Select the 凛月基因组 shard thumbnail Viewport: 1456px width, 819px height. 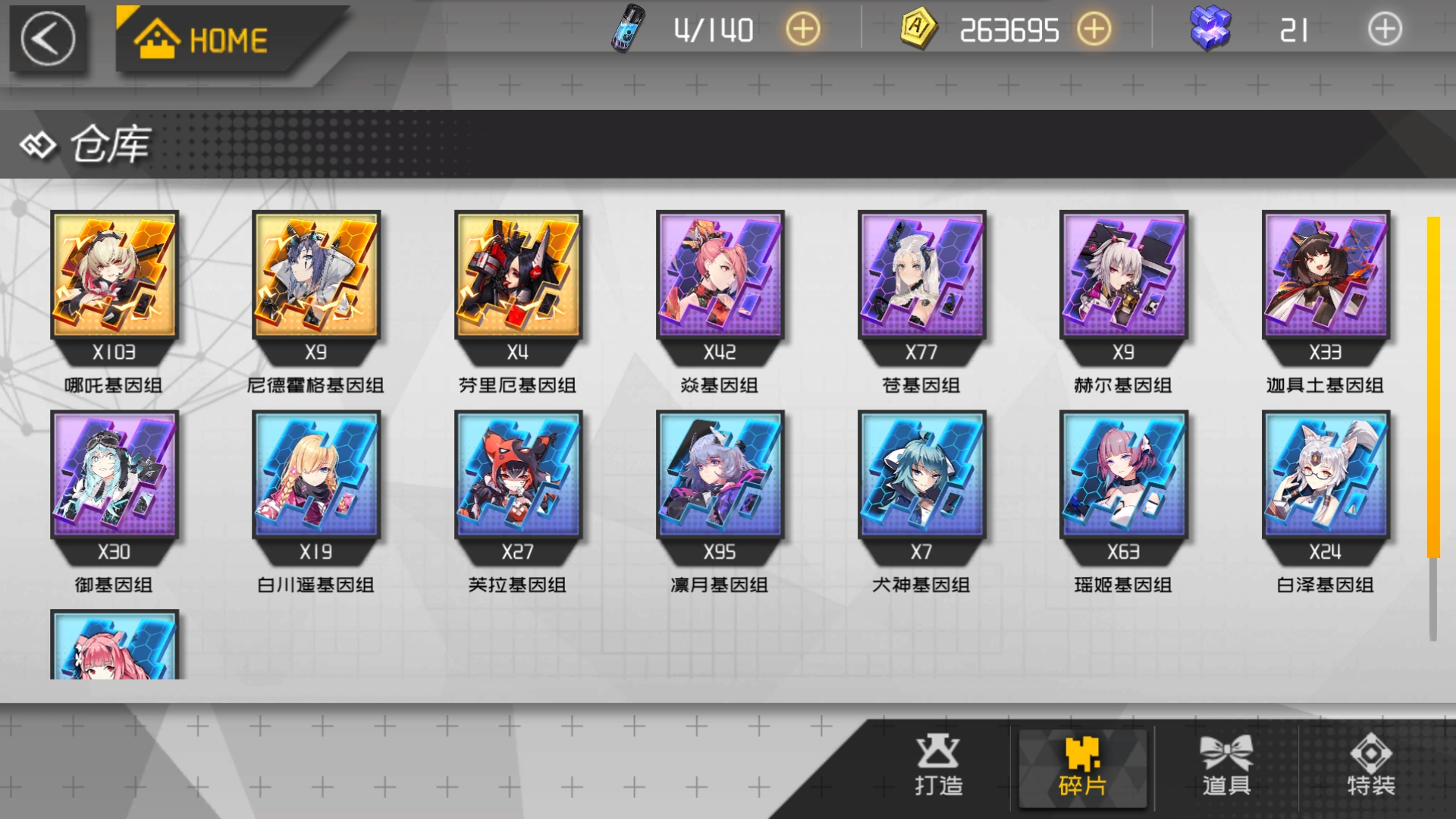click(719, 476)
